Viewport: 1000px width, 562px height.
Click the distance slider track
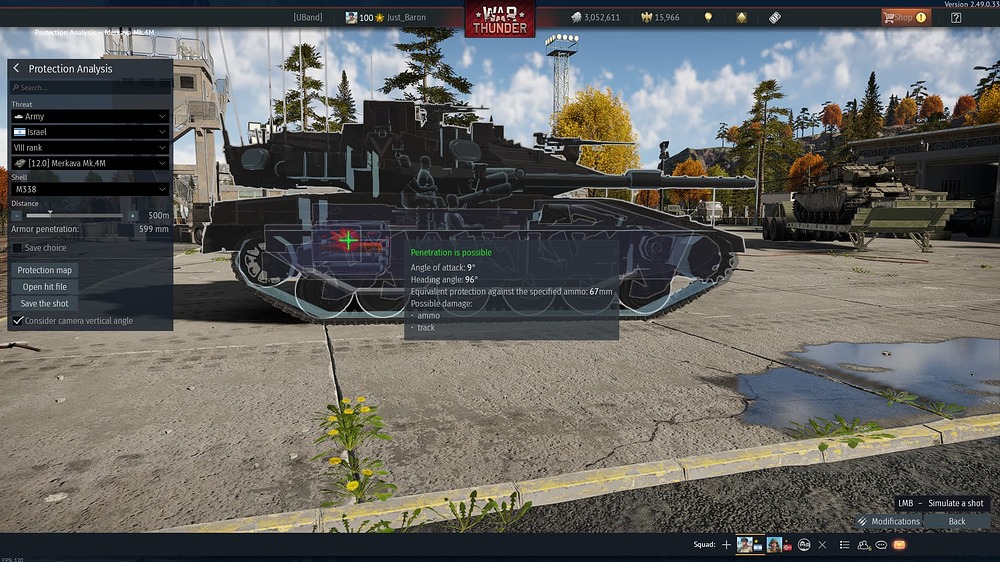[75, 215]
